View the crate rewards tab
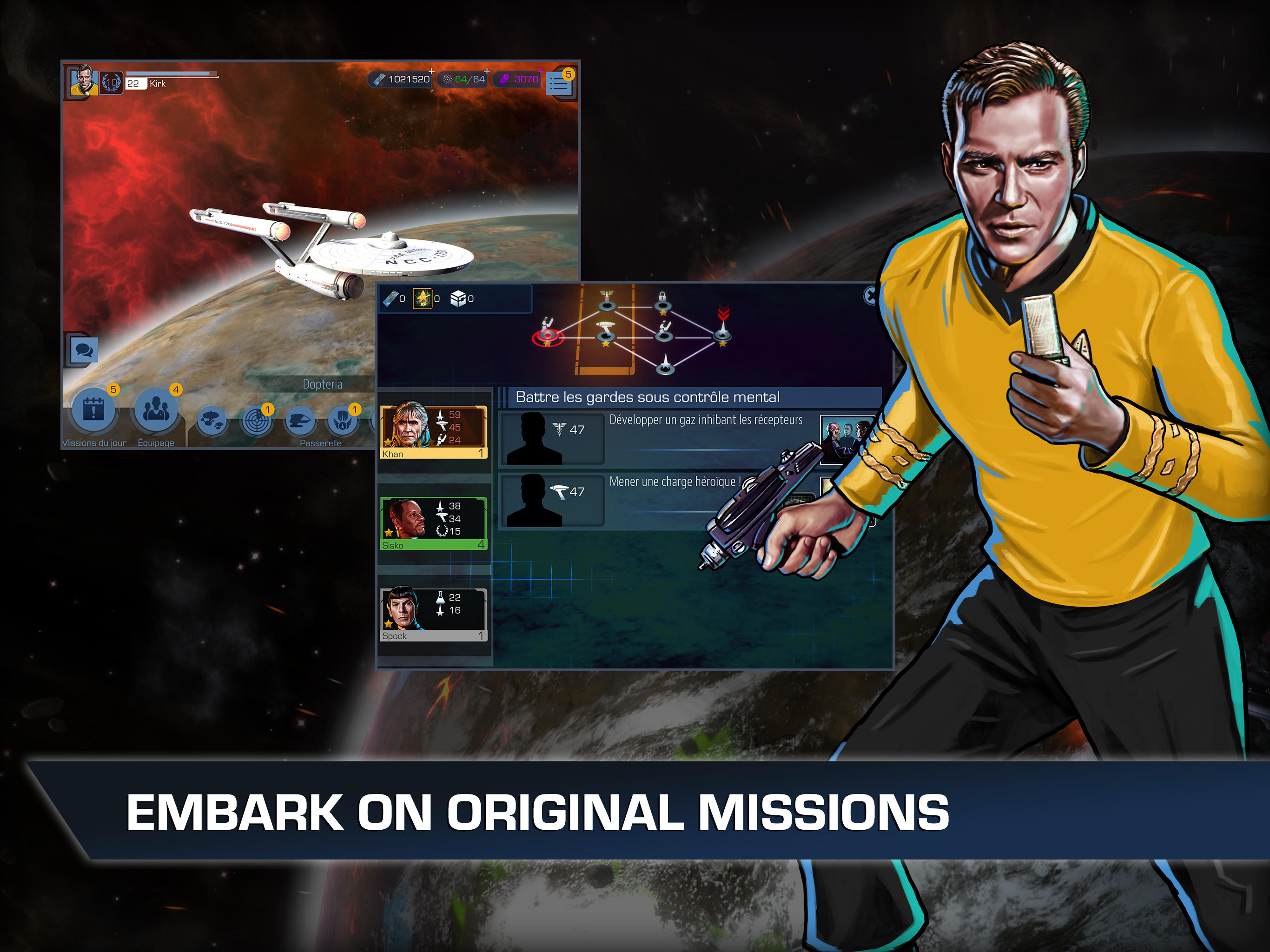Viewport: 1270px width, 952px height. click(x=458, y=298)
